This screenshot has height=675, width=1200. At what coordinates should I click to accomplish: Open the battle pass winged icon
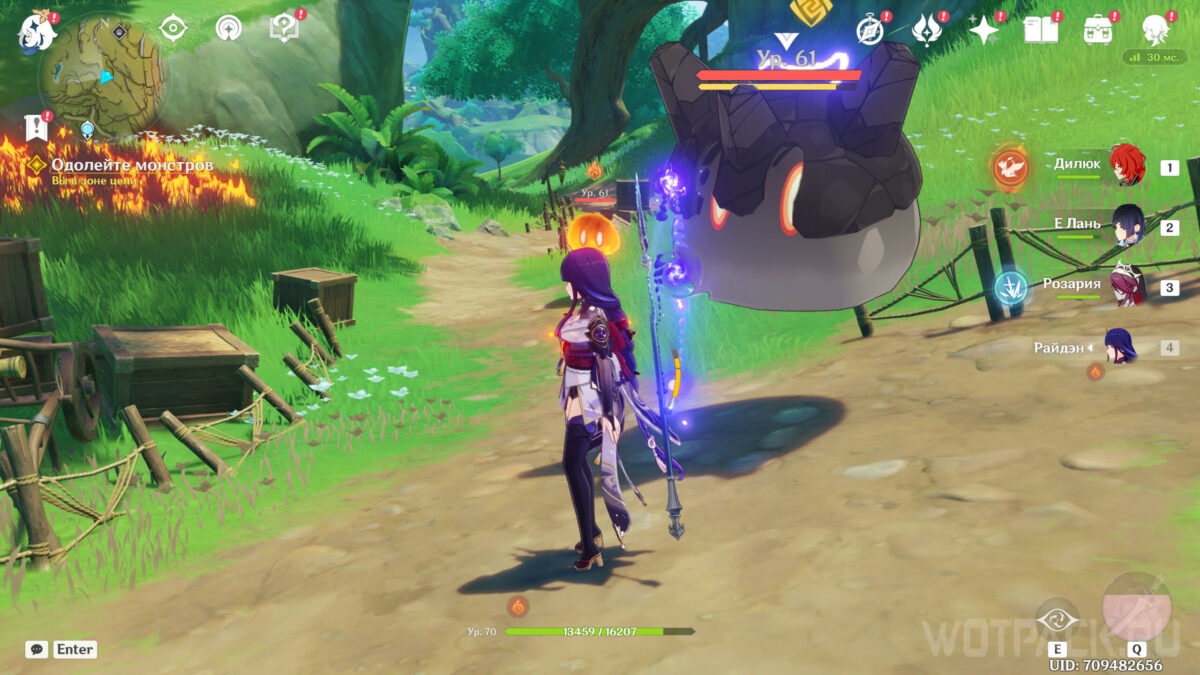point(927,30)
